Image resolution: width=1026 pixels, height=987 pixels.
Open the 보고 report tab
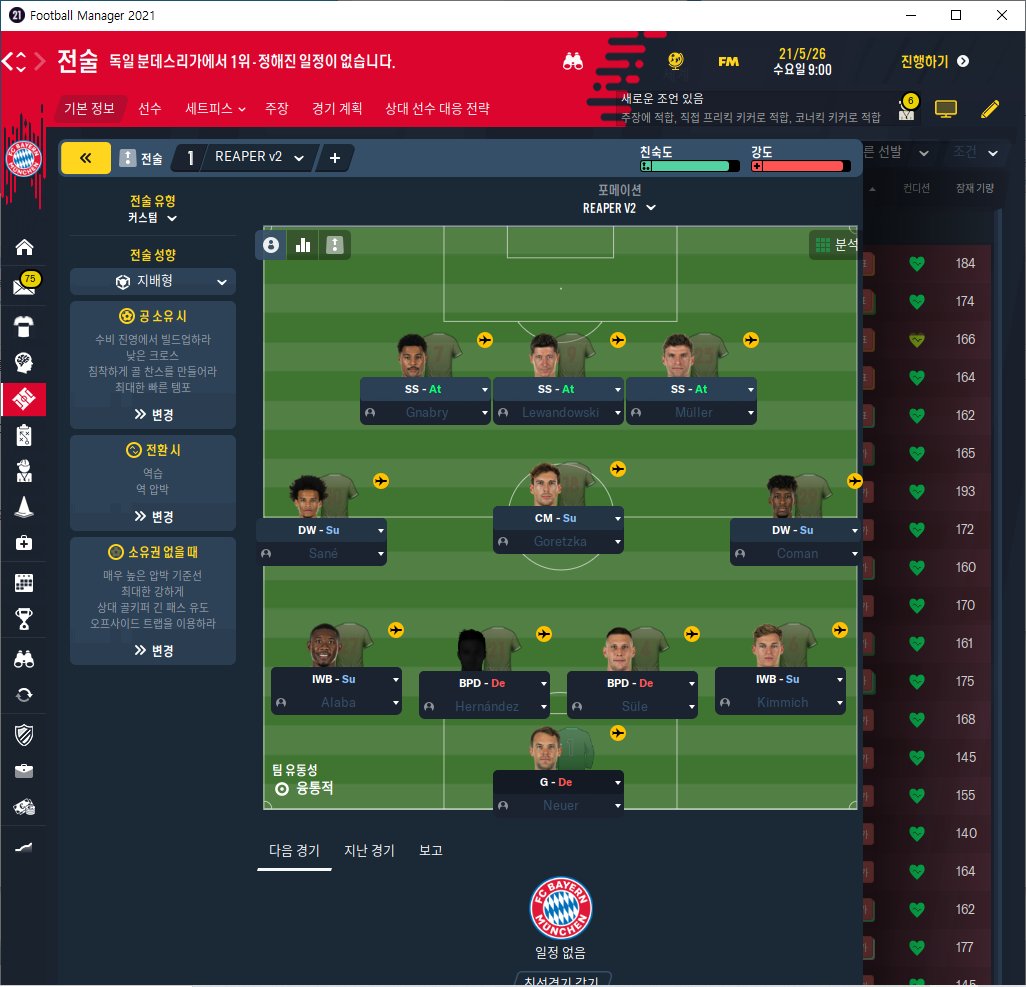[x=431, y=851]
